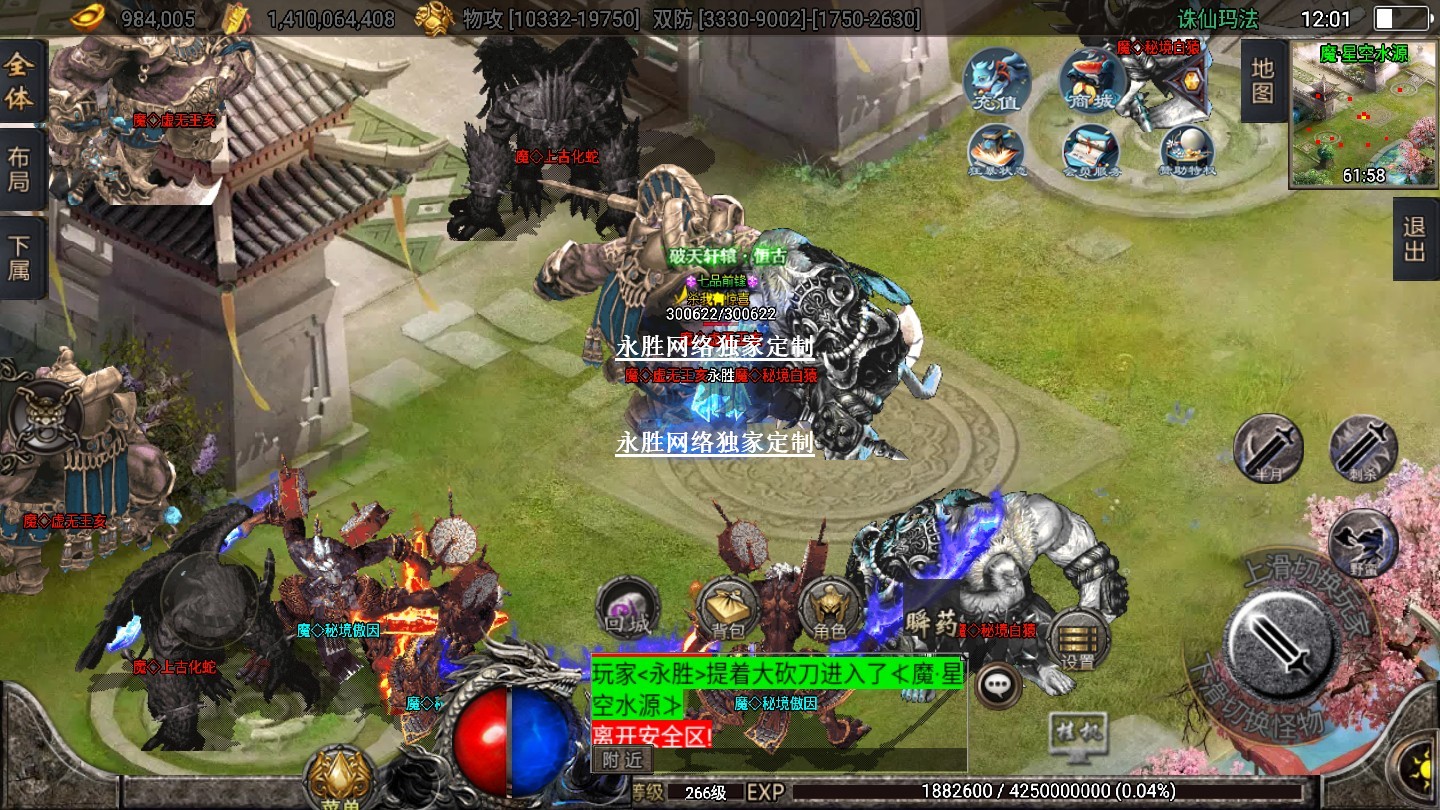Click the 魔·星空水源 minimap
Viewport: 1440px width, 810px height.
click(x=1363, y=114)
